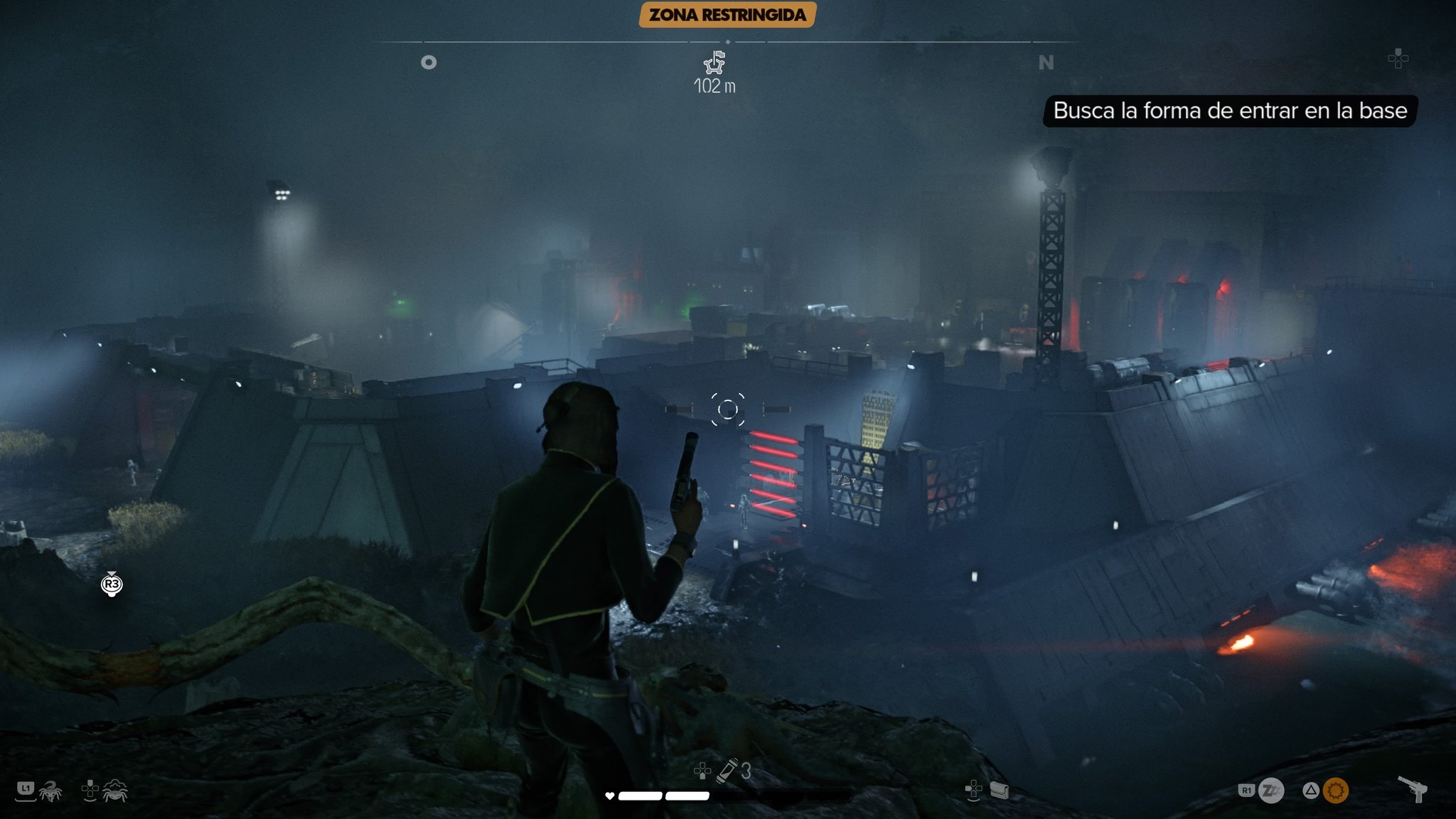
Task: Open the satchel pouch icon
Action: click(999, 791)
